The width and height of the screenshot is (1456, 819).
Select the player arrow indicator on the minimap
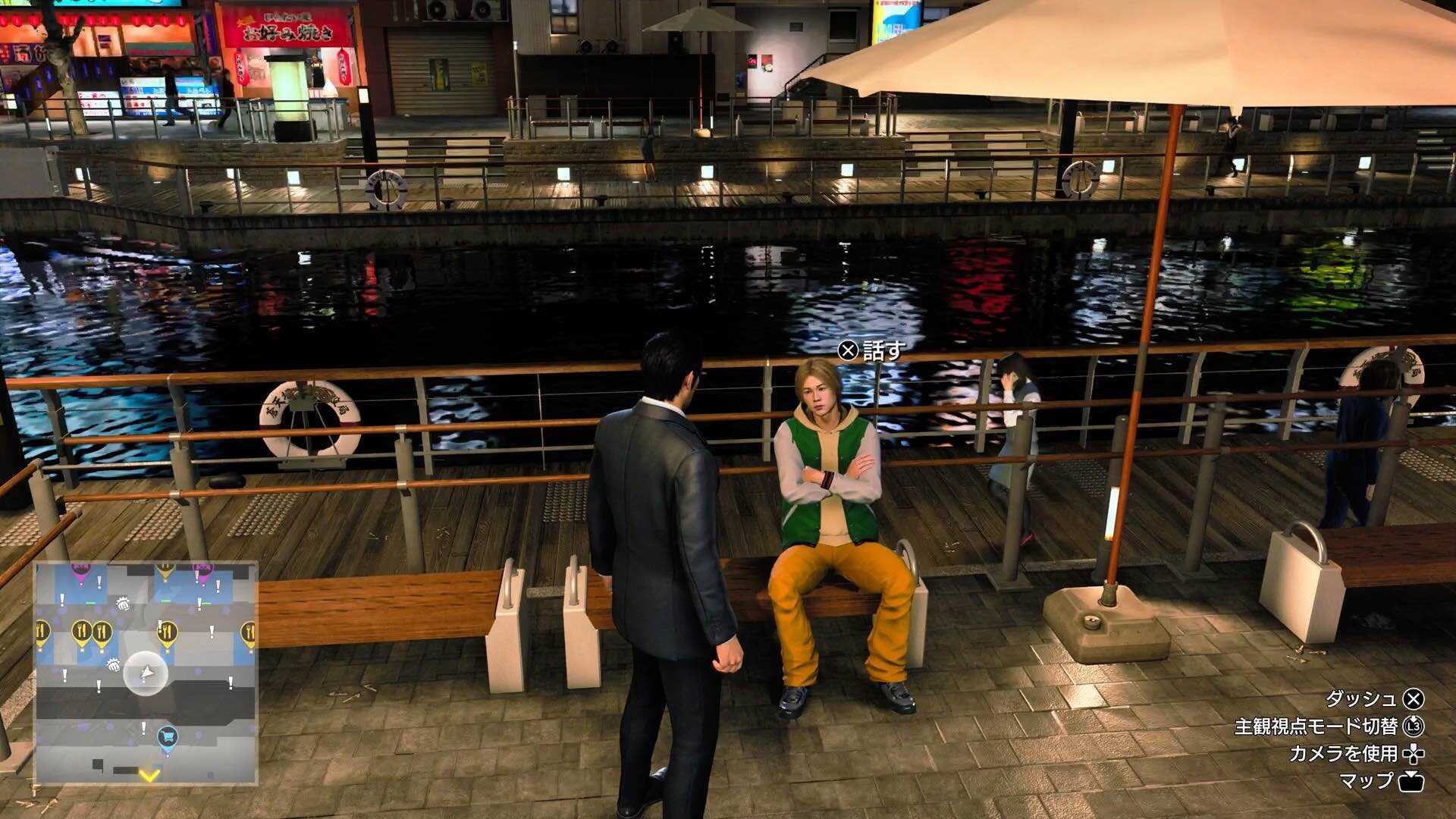(146, 673)
